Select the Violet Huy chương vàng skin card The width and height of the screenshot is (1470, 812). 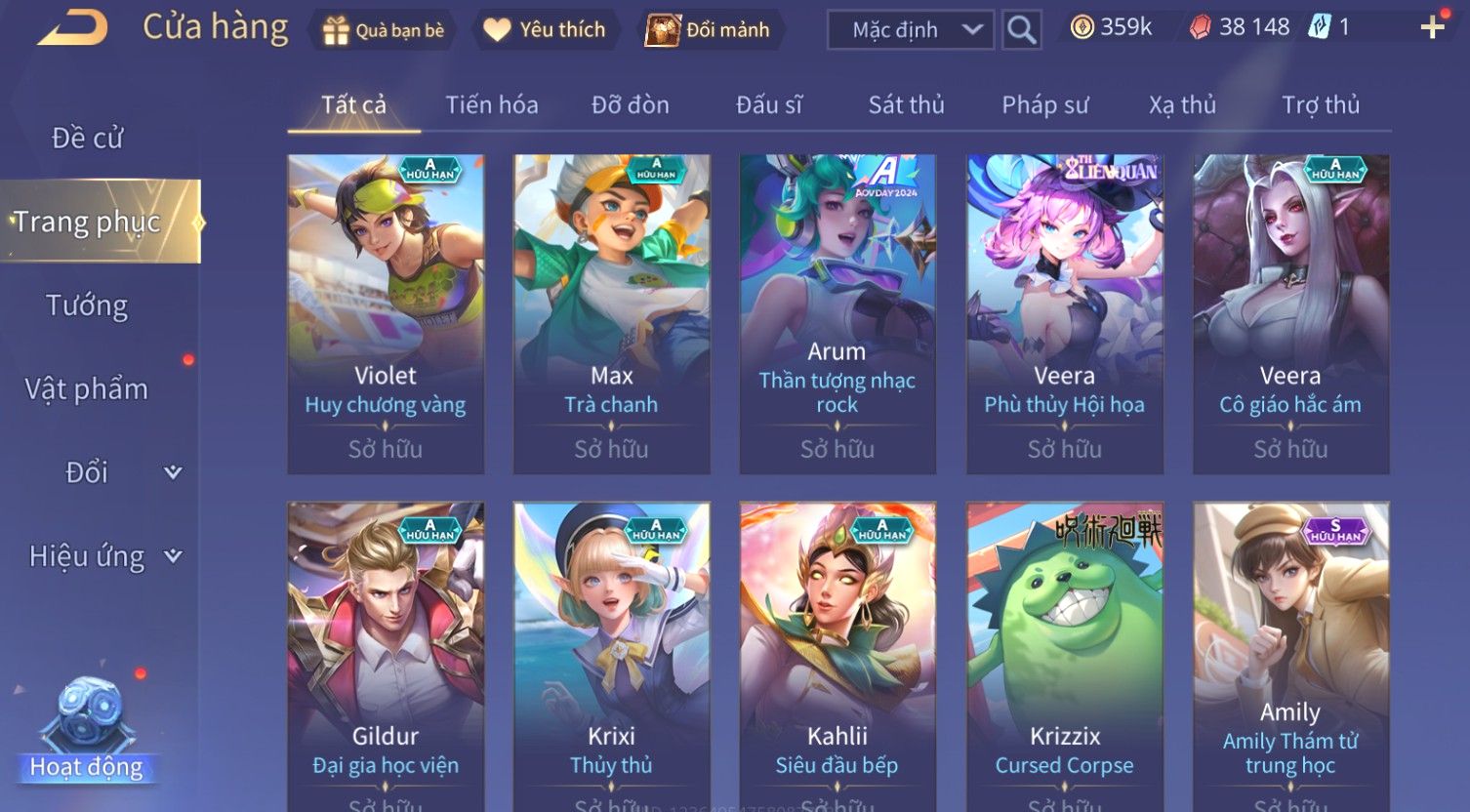[386, 314]
